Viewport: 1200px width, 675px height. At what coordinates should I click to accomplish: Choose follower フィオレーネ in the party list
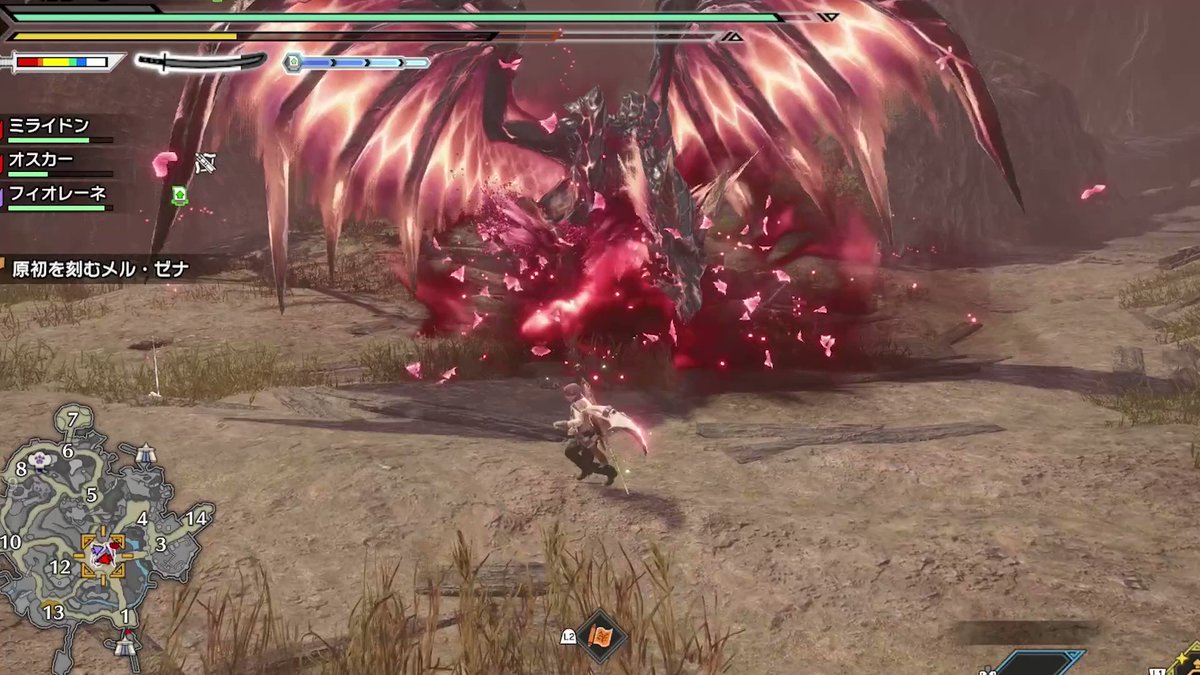point(57,193)
